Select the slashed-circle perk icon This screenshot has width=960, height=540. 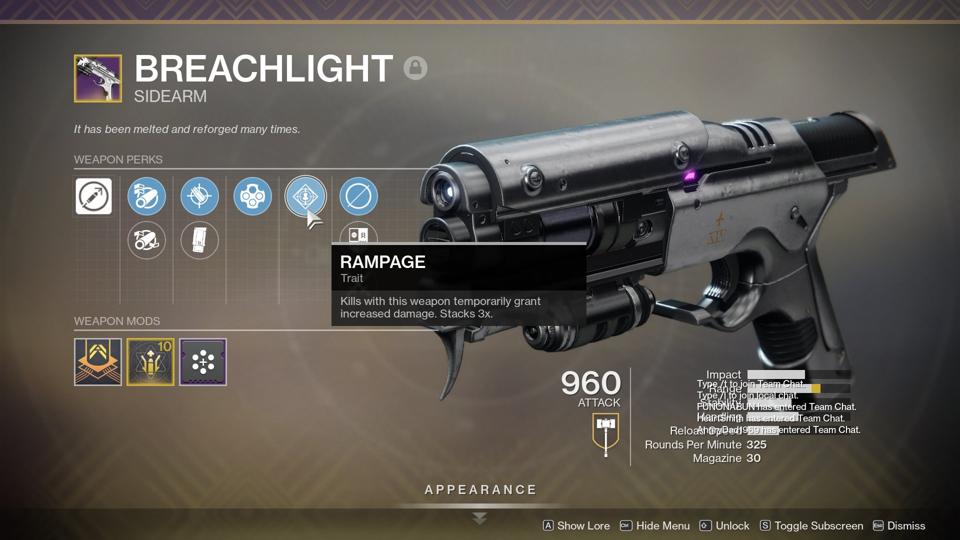coord(358,196)
